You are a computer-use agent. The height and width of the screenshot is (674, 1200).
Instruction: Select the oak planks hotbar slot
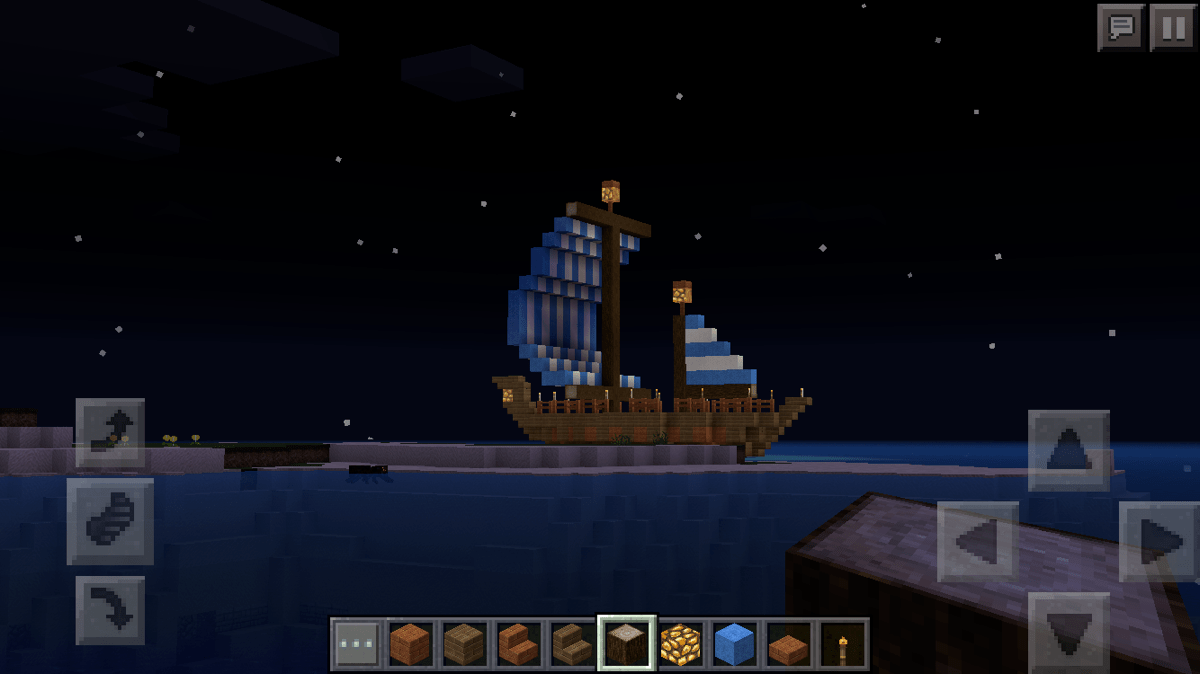point(465,644)
